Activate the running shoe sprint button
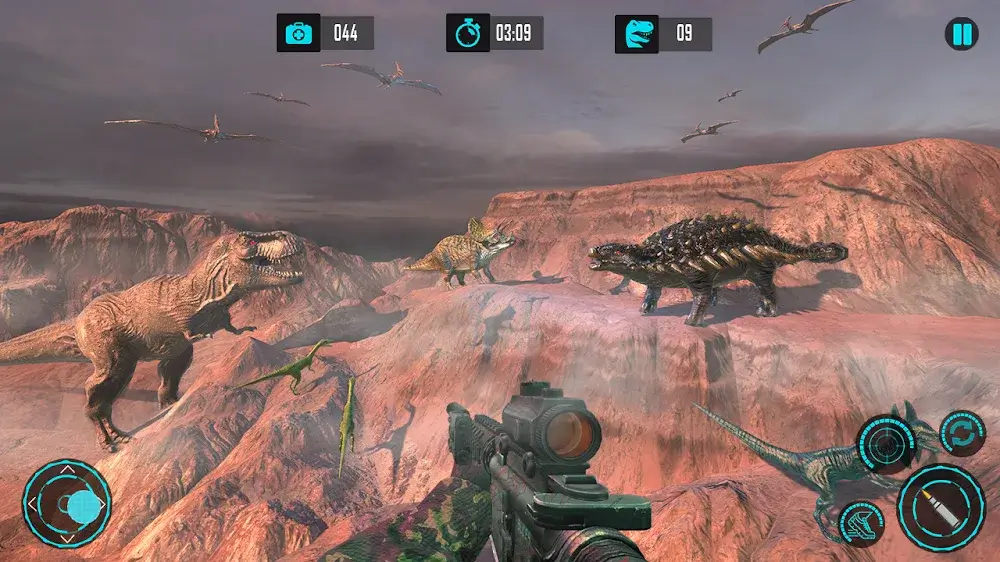Viewport: 1000px width, 562px height. 860,522
